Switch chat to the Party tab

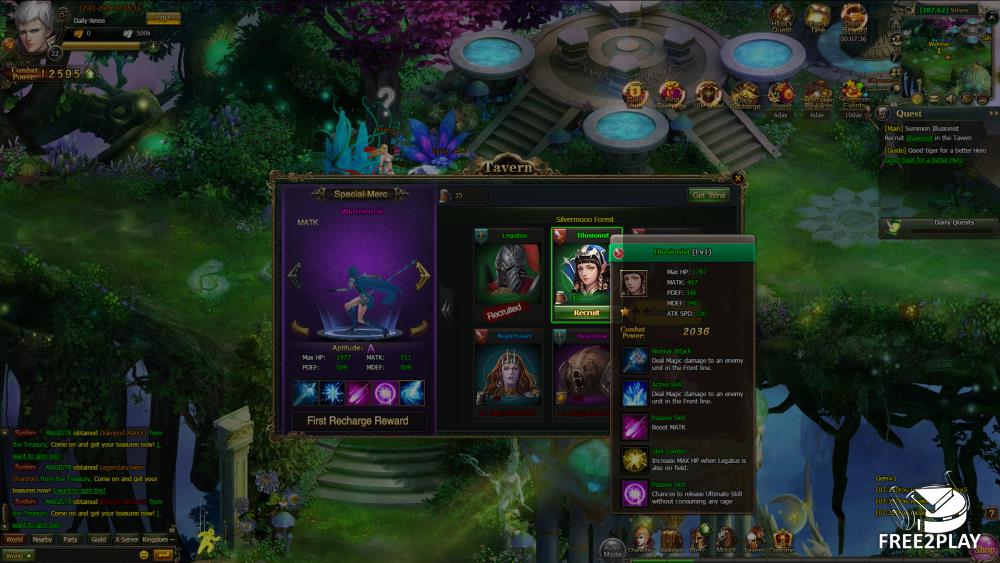pyautogui.click(x=70, y=539)
